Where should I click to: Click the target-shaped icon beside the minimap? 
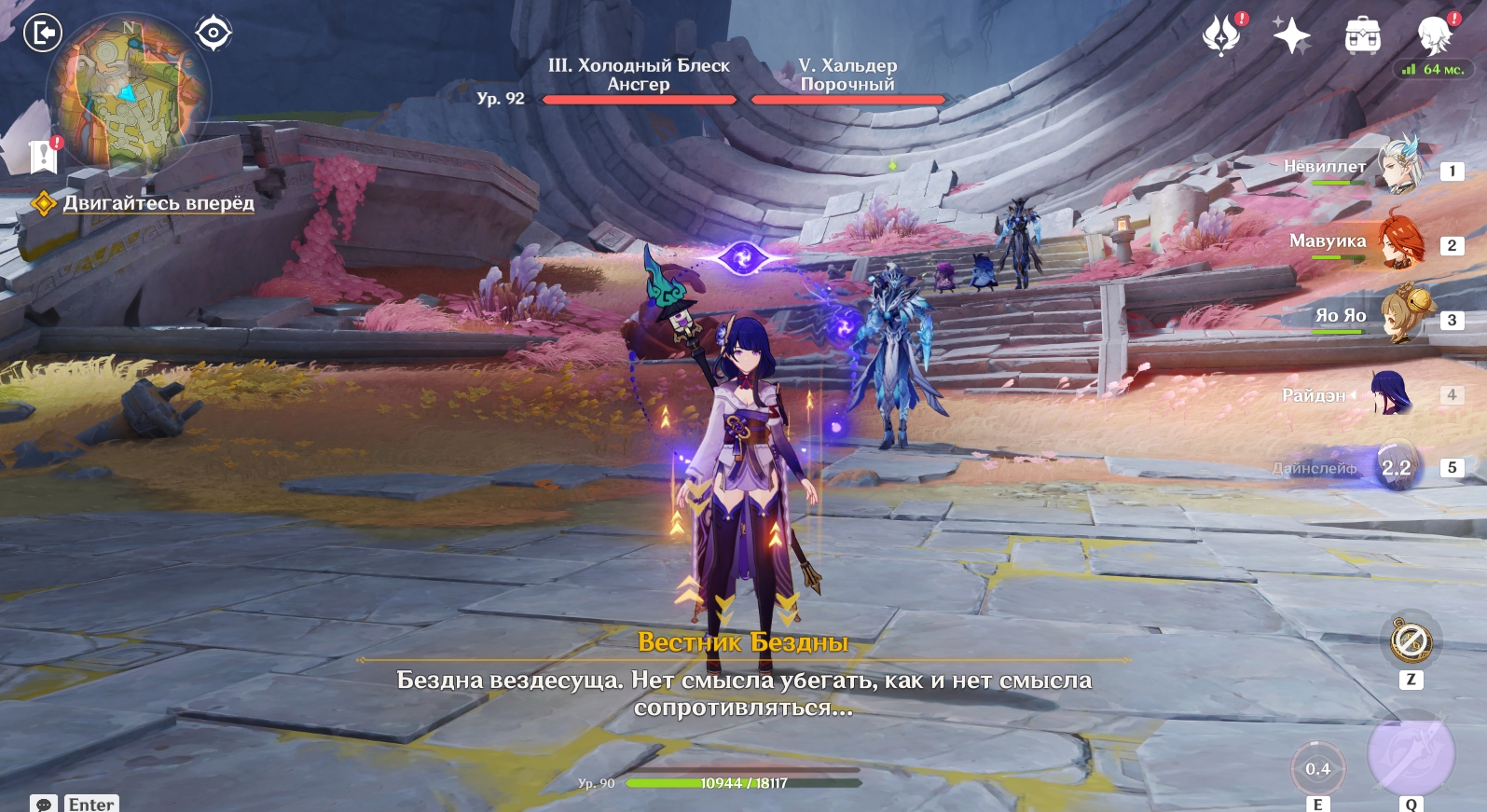coord(213,34)
